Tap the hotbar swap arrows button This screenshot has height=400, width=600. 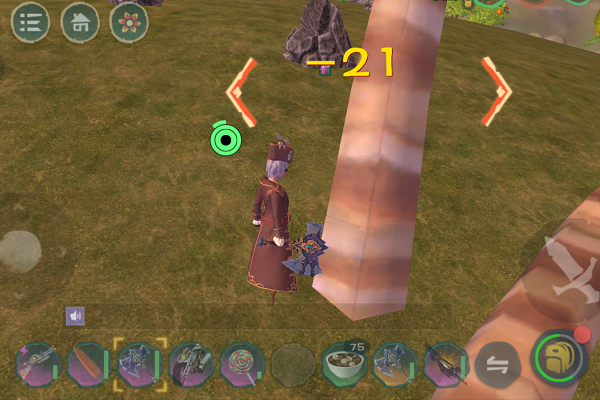pos(494,362)
